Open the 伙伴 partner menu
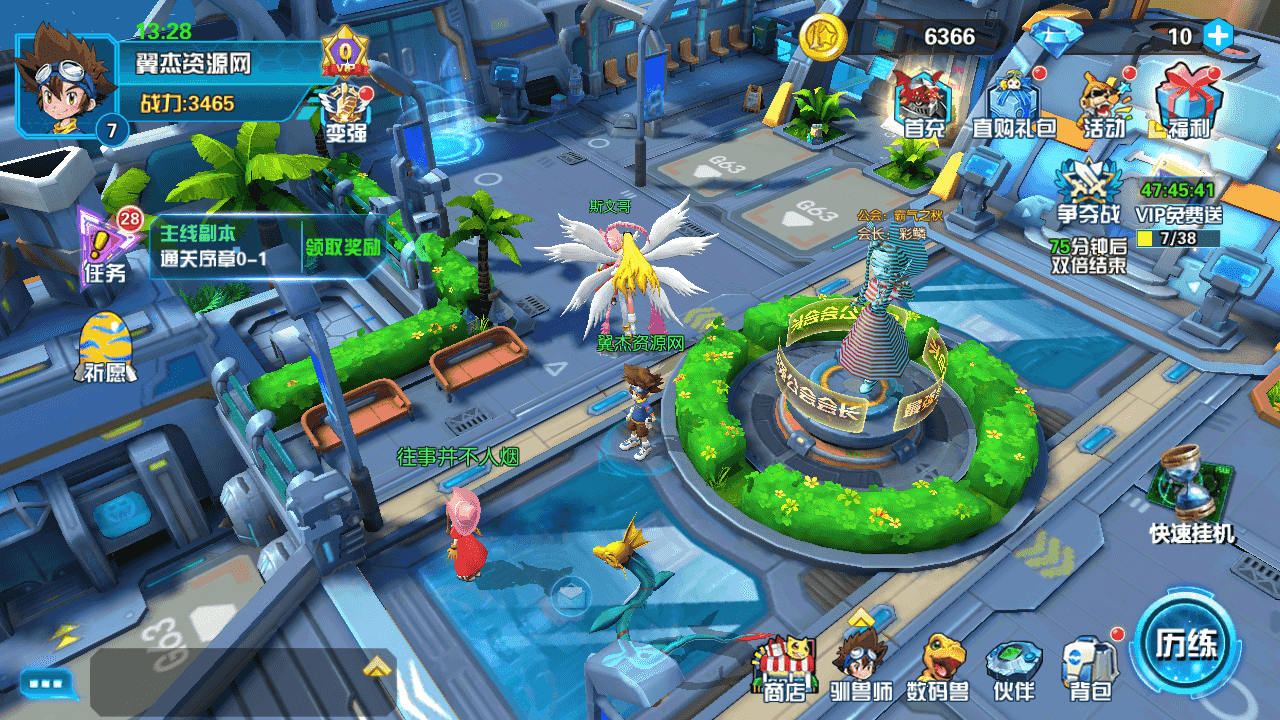This screenshot has height=720, width=1280. (x=1014, y=668)
